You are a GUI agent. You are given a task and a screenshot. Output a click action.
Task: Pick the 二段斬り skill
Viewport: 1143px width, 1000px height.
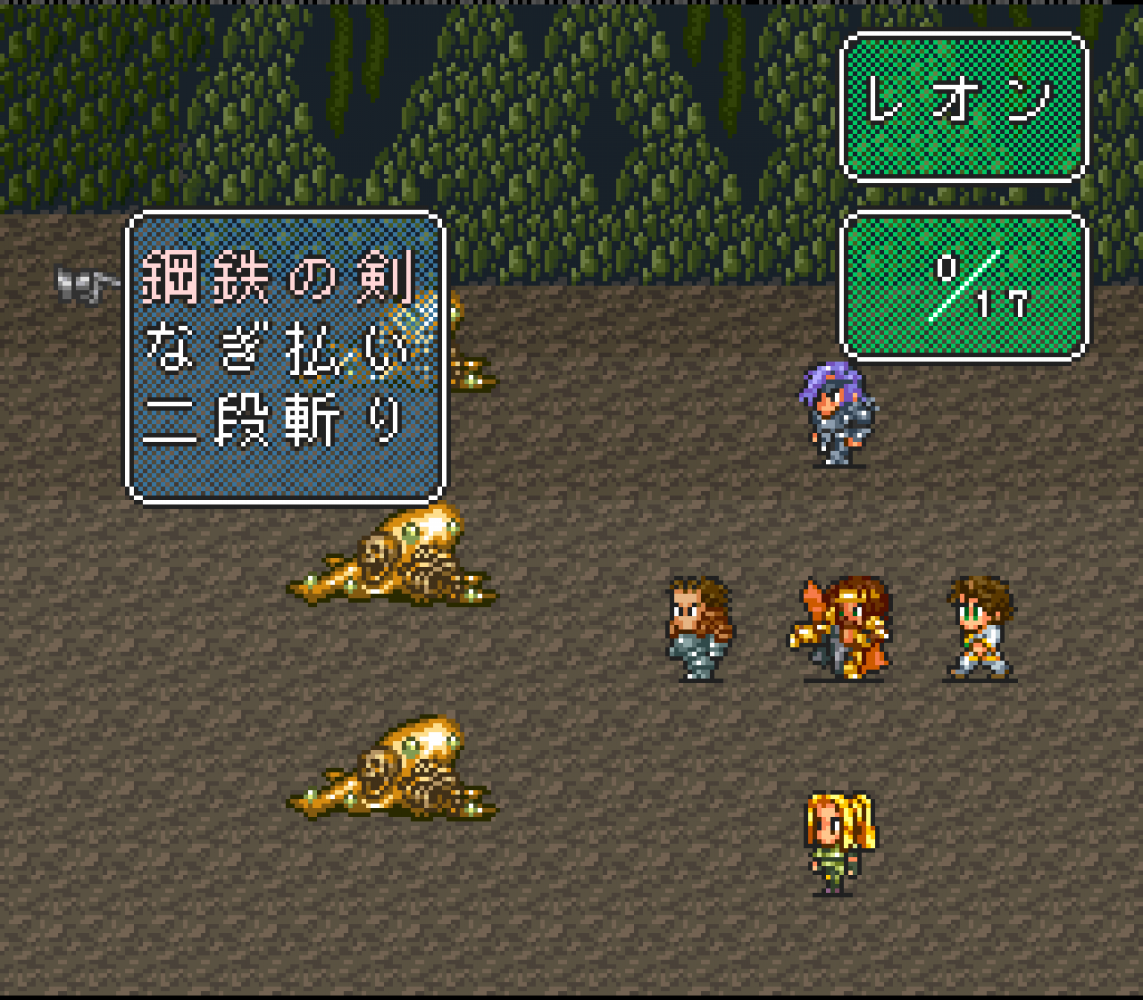click(275, 424)
